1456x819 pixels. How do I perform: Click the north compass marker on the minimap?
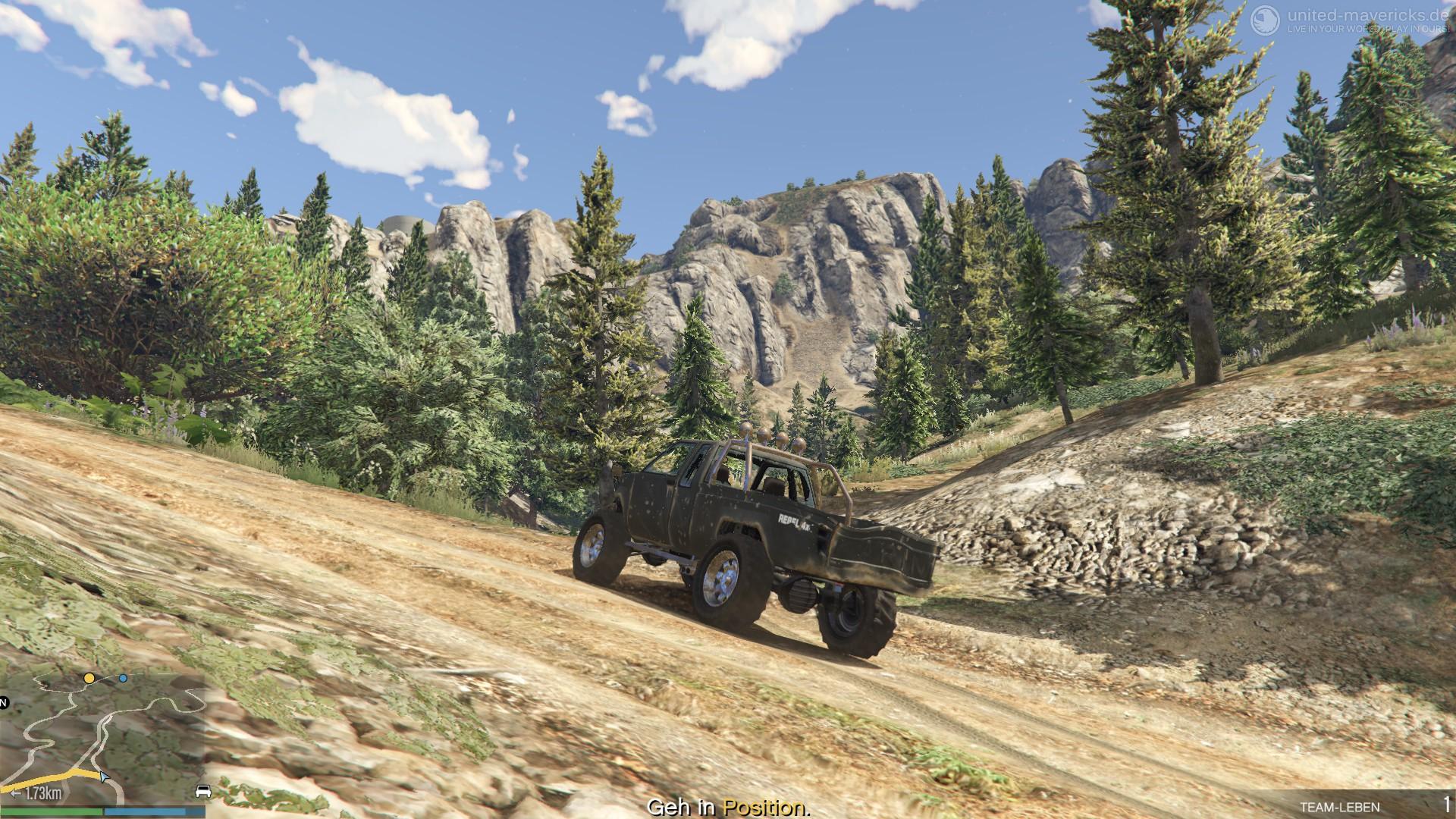[x=3, y=703]
